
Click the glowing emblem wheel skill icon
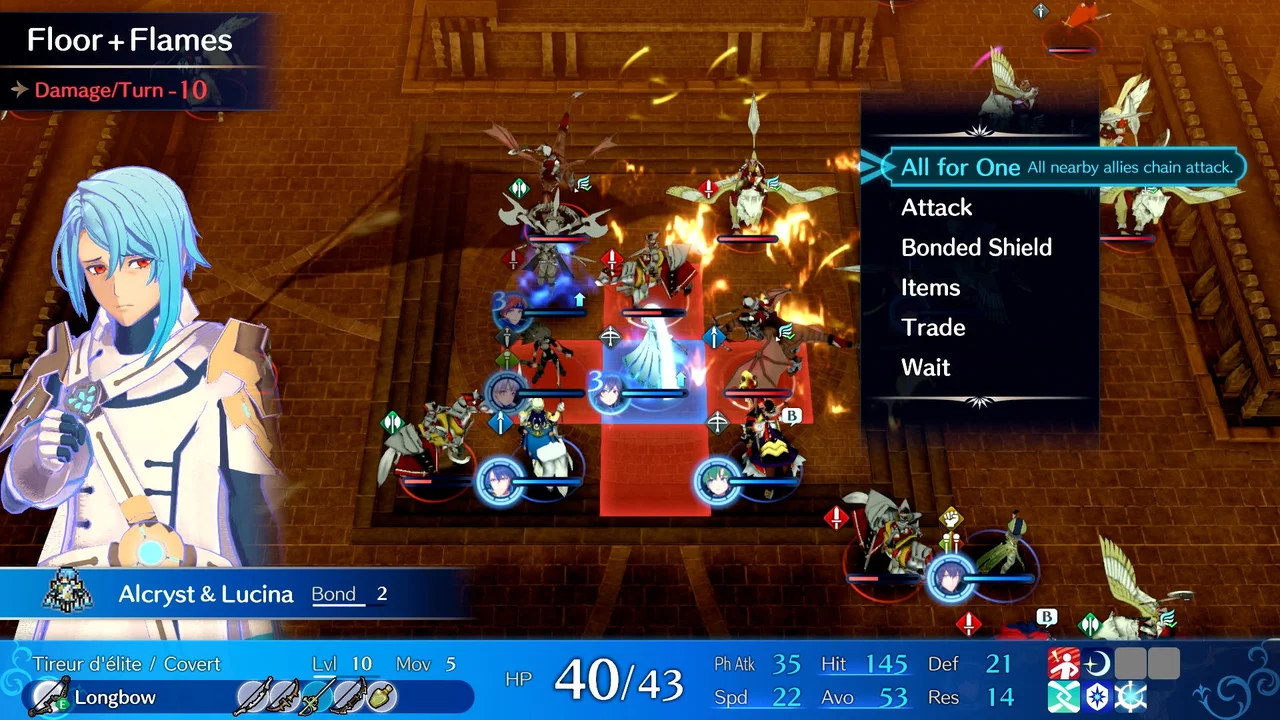pos(1131,697)
